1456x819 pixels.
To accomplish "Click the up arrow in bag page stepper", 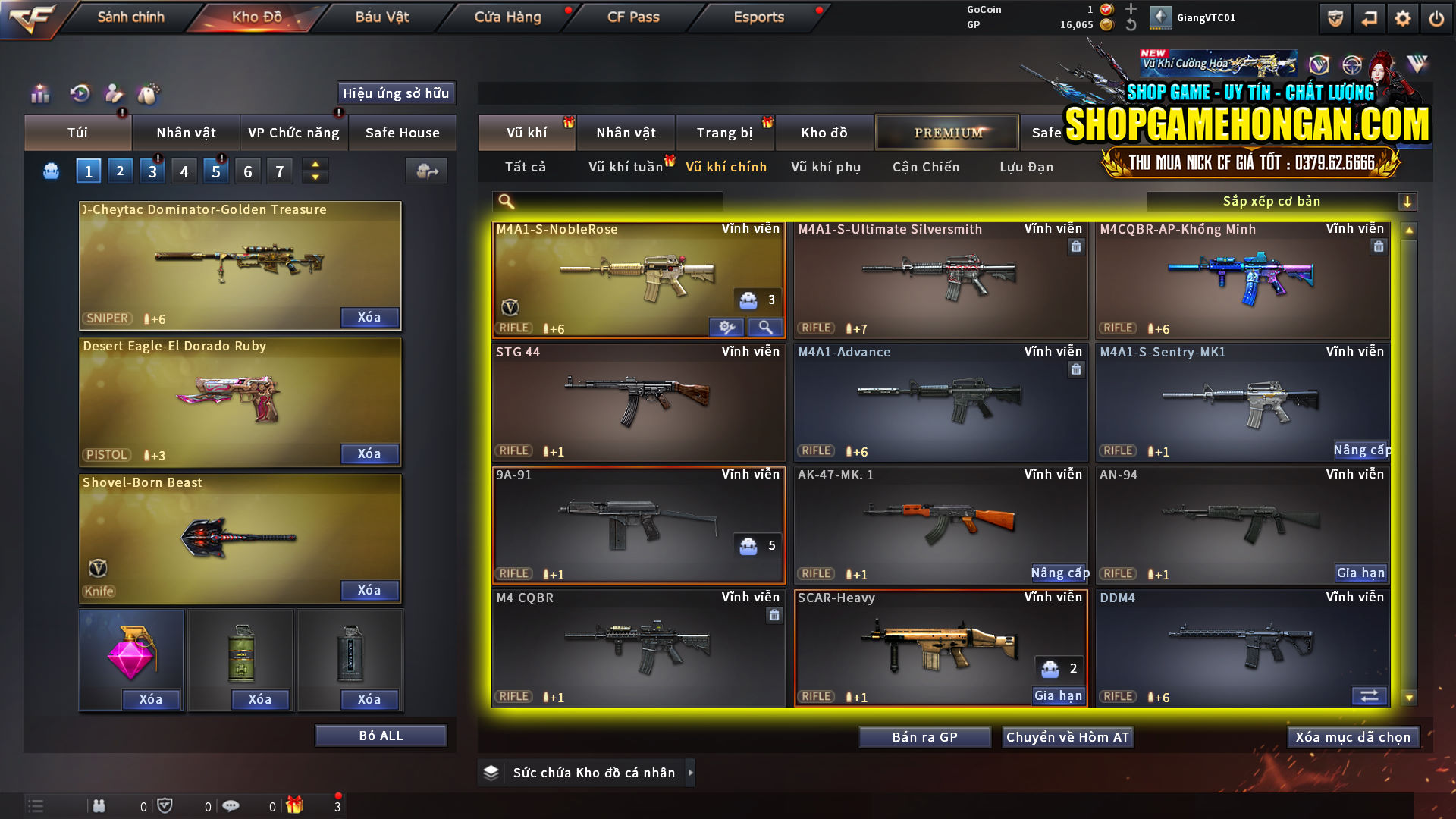I will pyautogui.click(x=314, y=165).
